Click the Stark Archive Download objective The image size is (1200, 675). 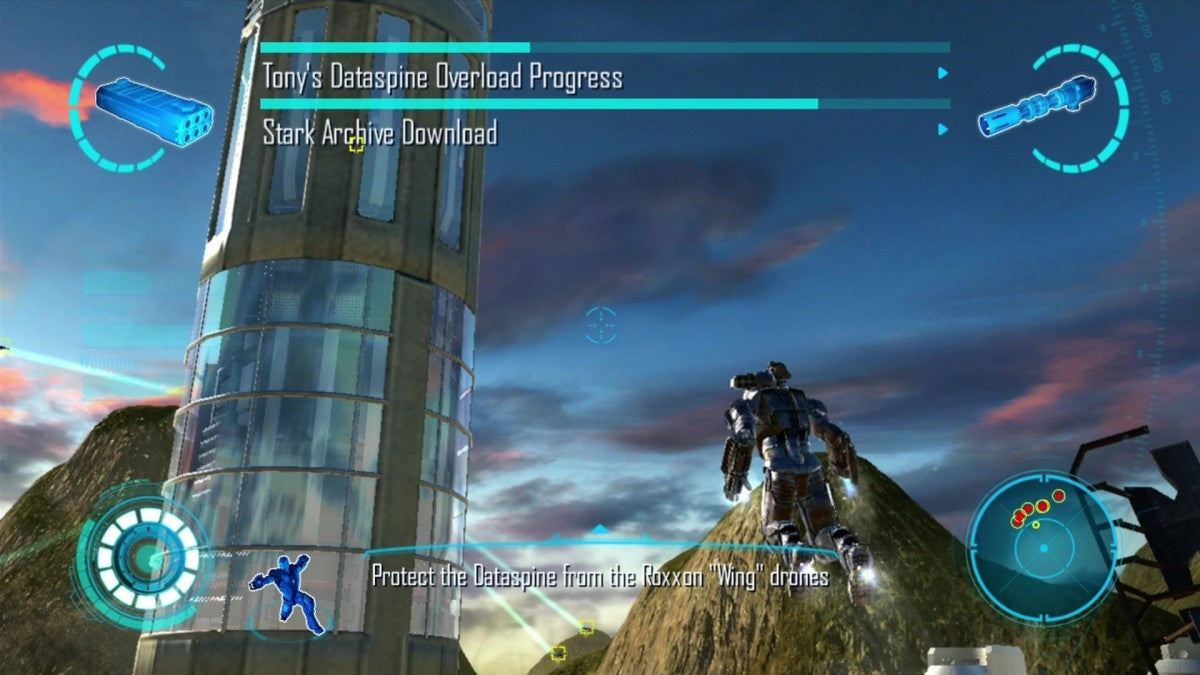pos(380,133)
